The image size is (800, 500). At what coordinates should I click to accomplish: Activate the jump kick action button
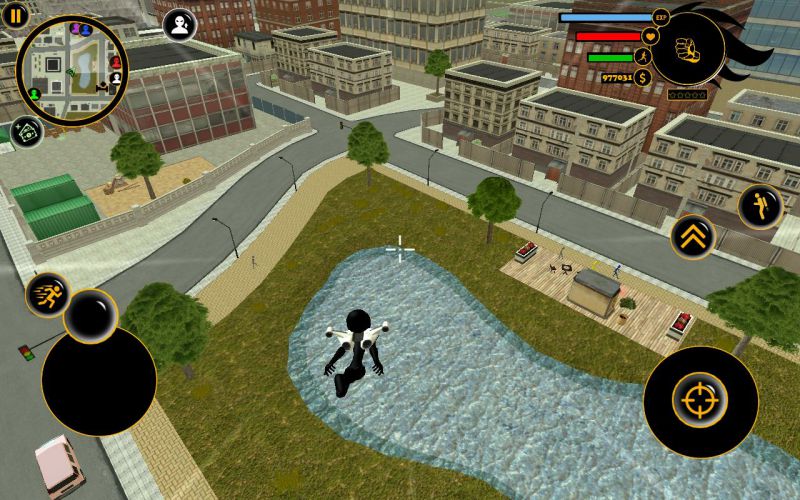759,206
